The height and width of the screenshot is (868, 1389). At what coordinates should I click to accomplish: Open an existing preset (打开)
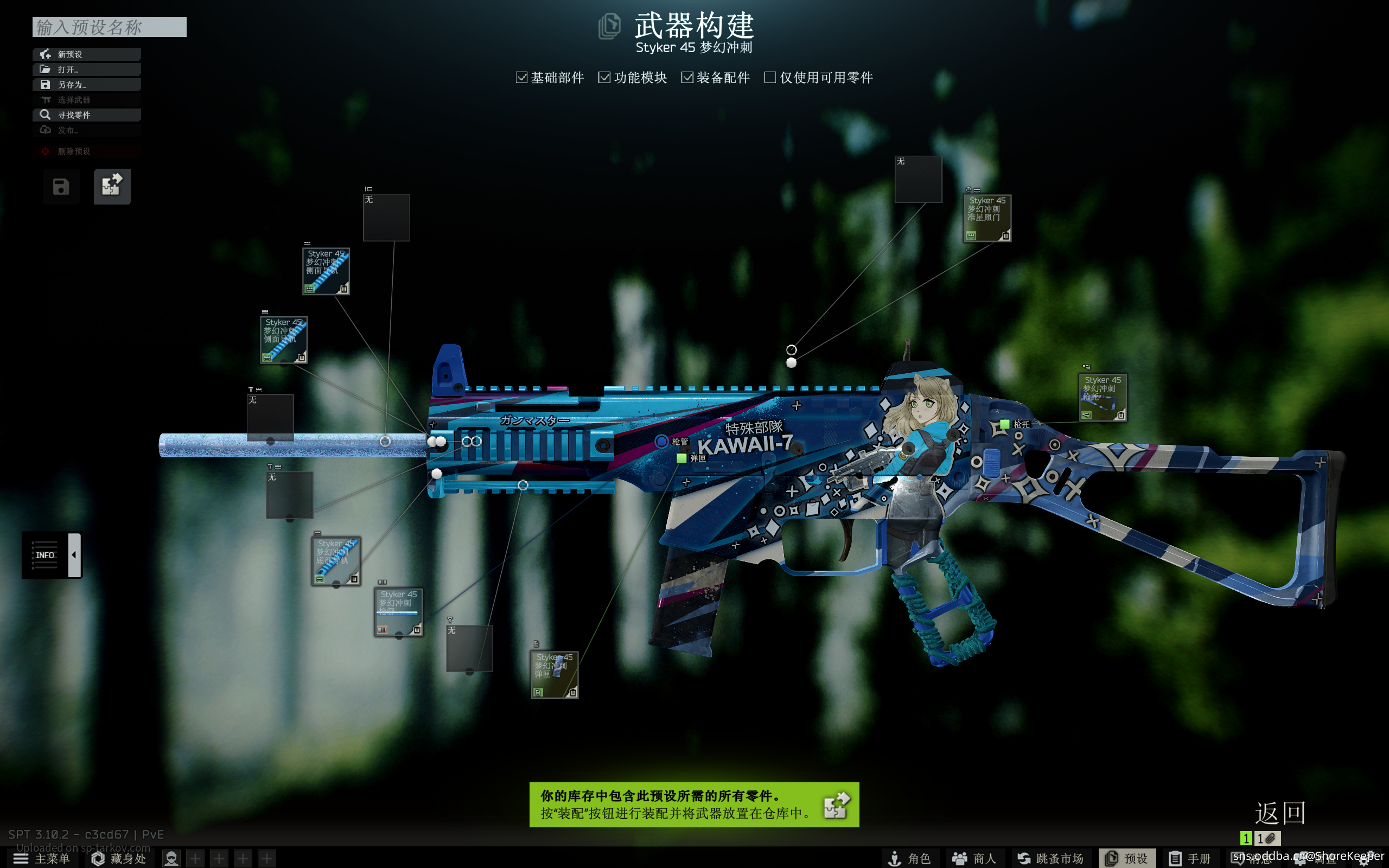pos(86,69)
